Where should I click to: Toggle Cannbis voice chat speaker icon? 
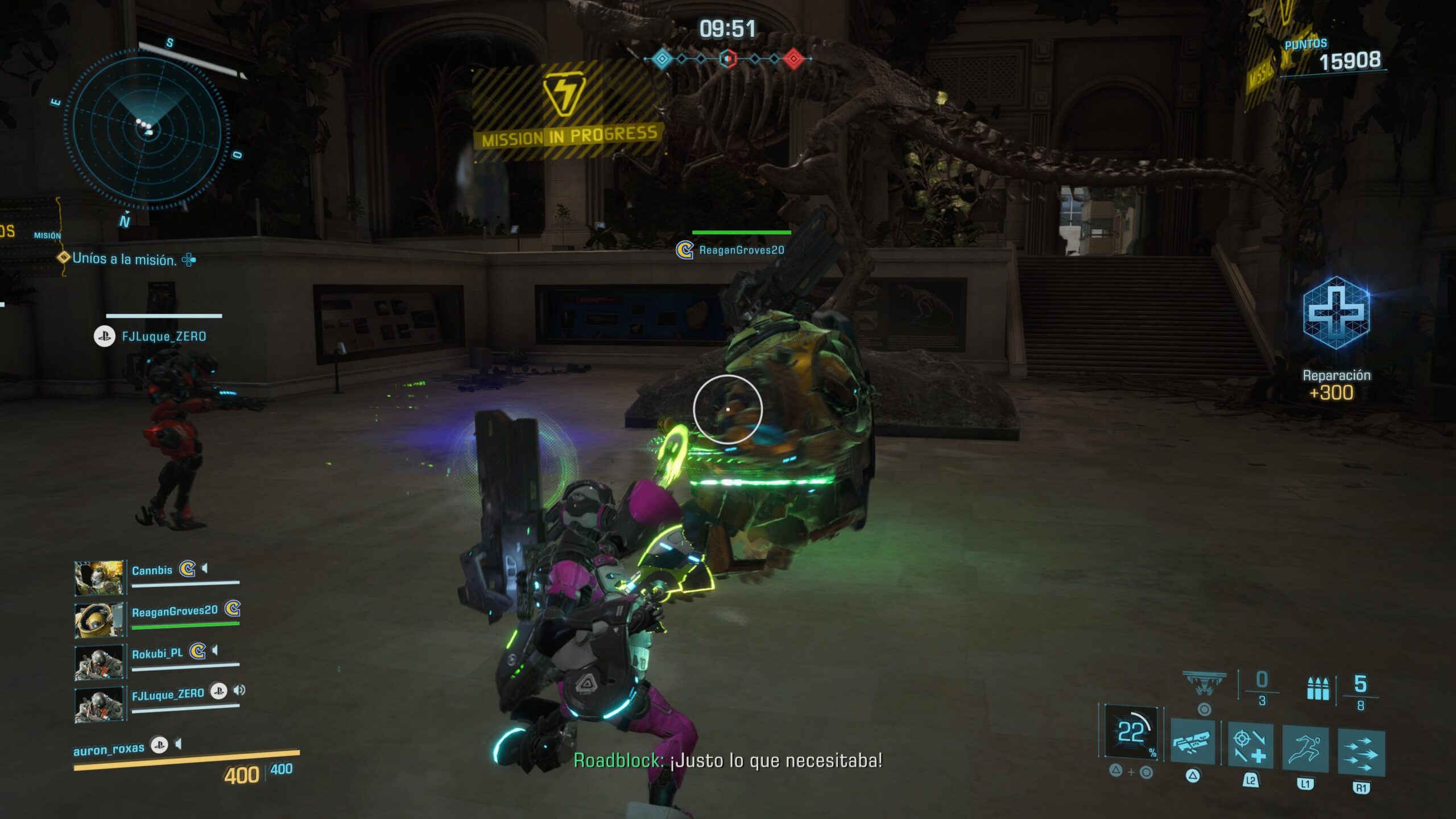(205, 568)
